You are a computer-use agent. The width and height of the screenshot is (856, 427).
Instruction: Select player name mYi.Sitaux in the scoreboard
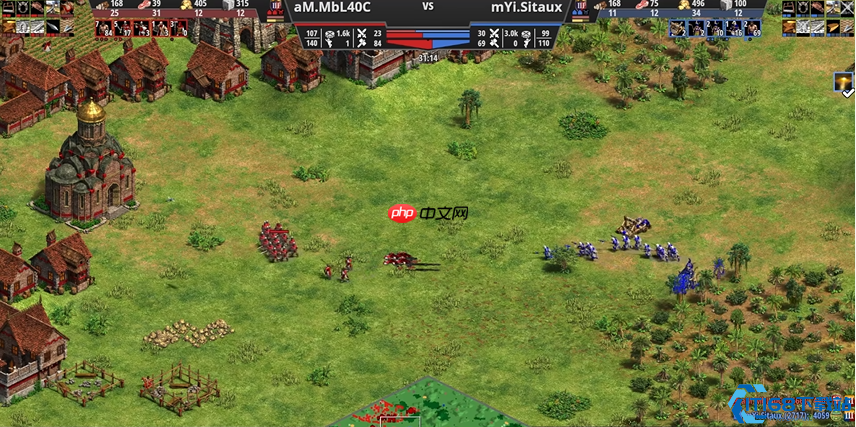(x=526, y=8)
